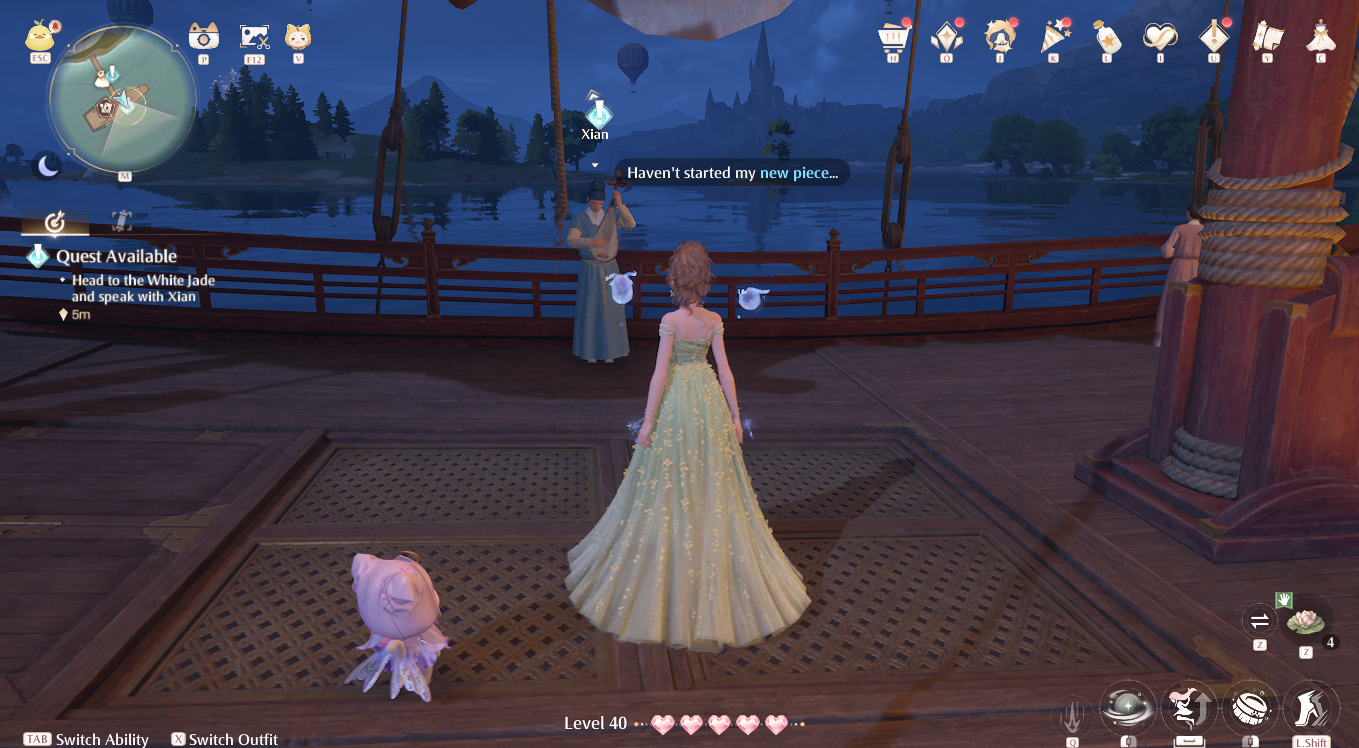
Task: Open the wardrobe with the dress icon
Action: (1320, 38)
